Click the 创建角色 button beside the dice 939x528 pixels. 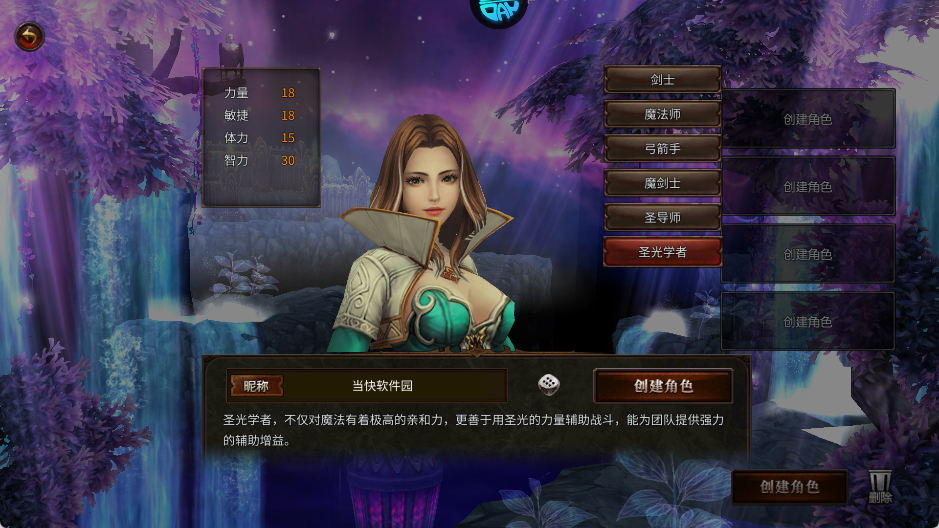pos(663,386)
